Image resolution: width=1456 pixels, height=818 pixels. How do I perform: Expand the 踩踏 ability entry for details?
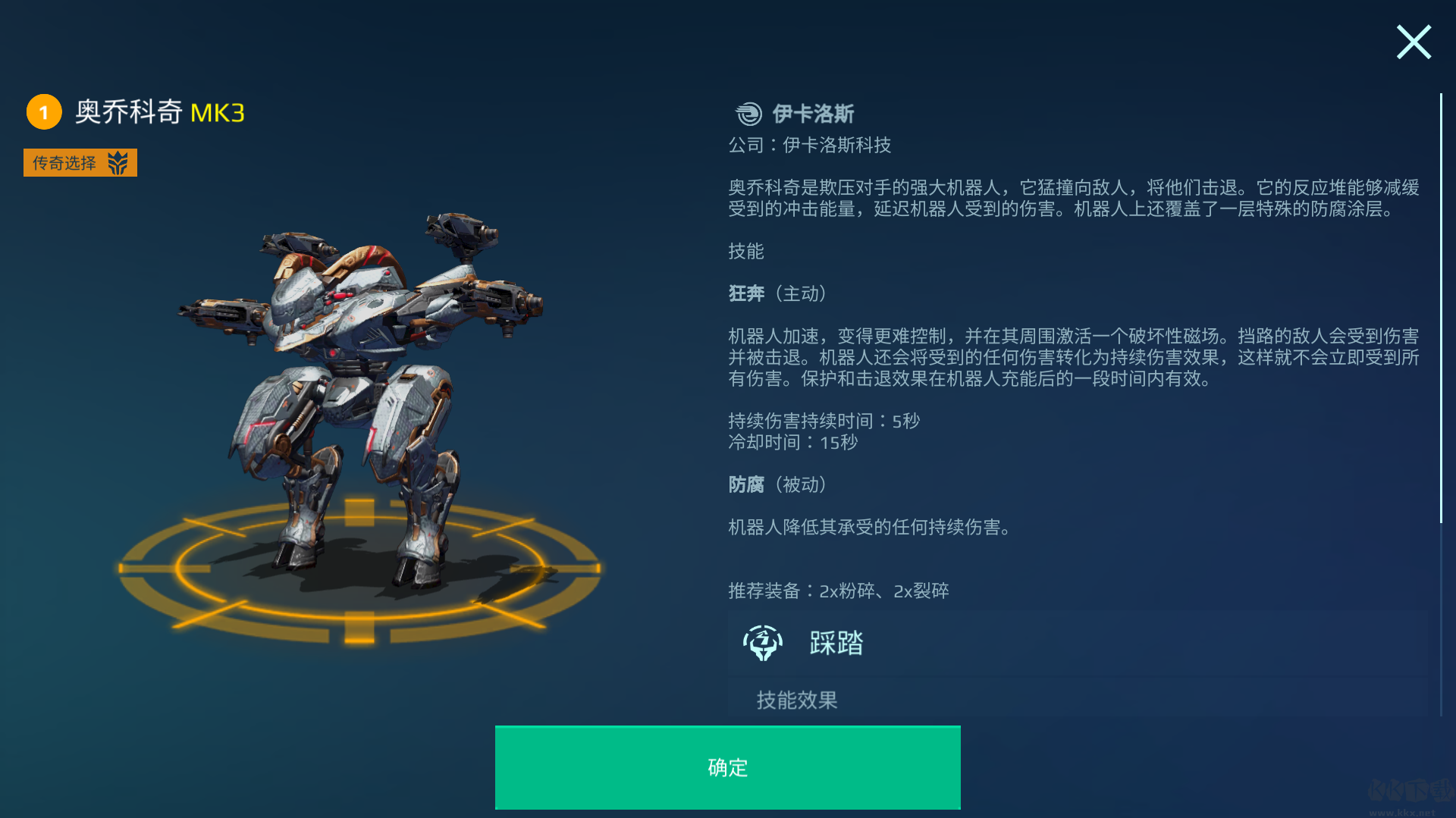click(x=834, y=643)
